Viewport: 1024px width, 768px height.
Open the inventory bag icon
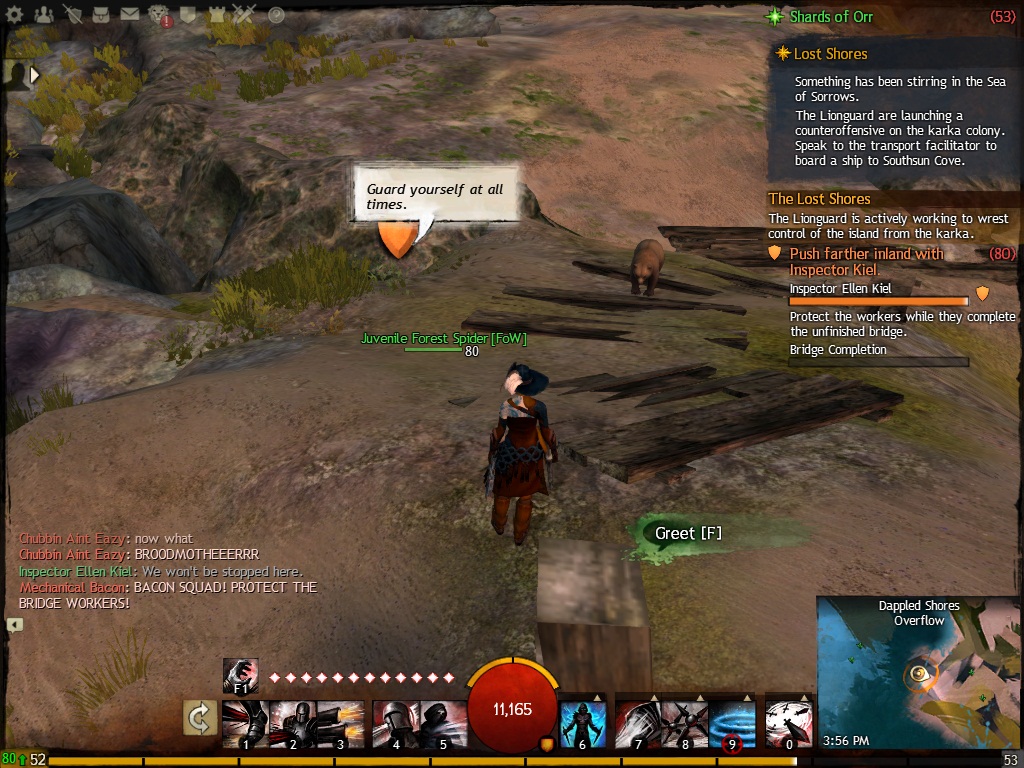pos(102,15)
